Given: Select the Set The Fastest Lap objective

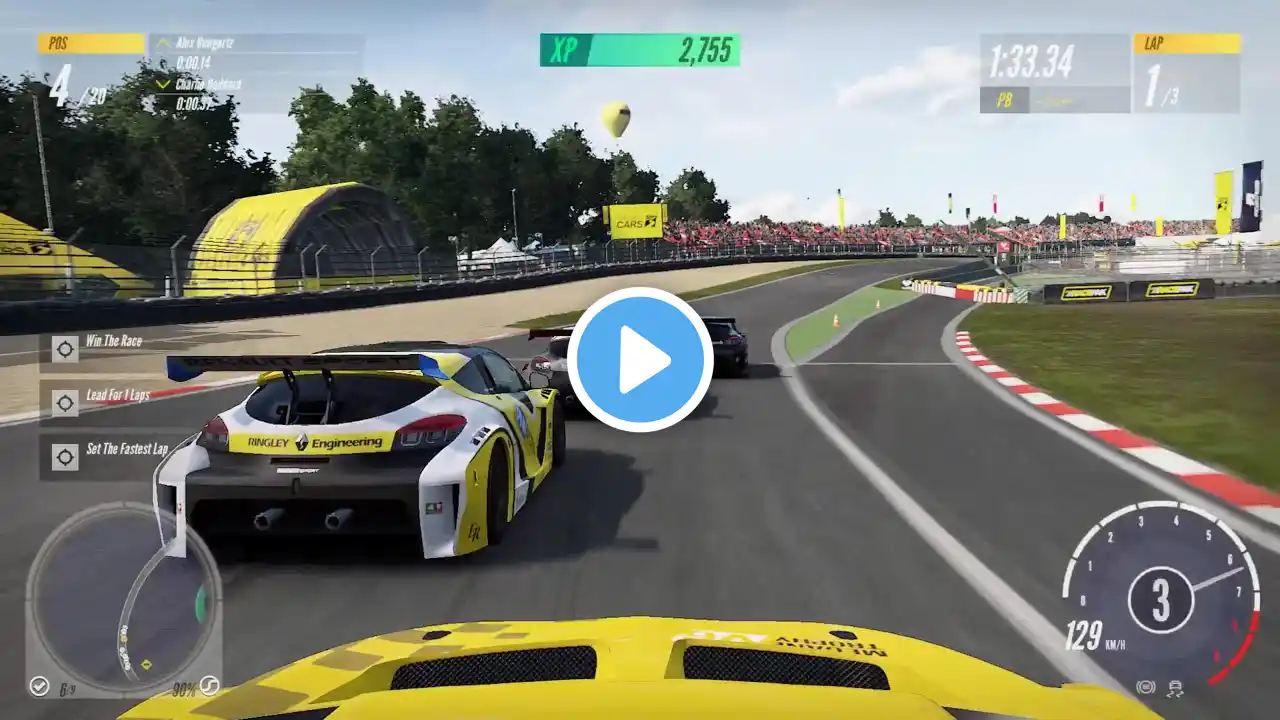Looking at the screenshot, I should click(x=125, y=450).
